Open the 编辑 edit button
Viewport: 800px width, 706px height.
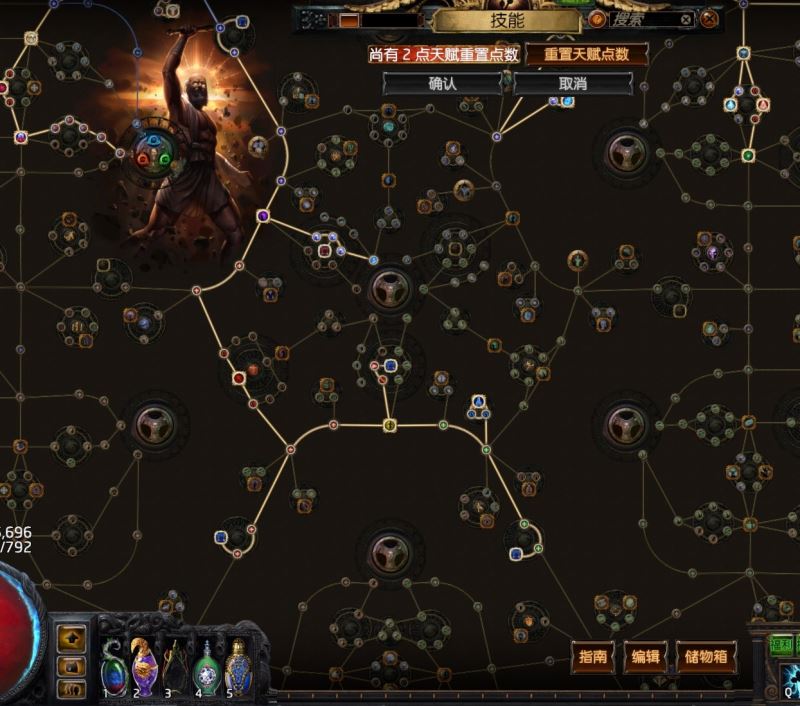tap(646, 657)
